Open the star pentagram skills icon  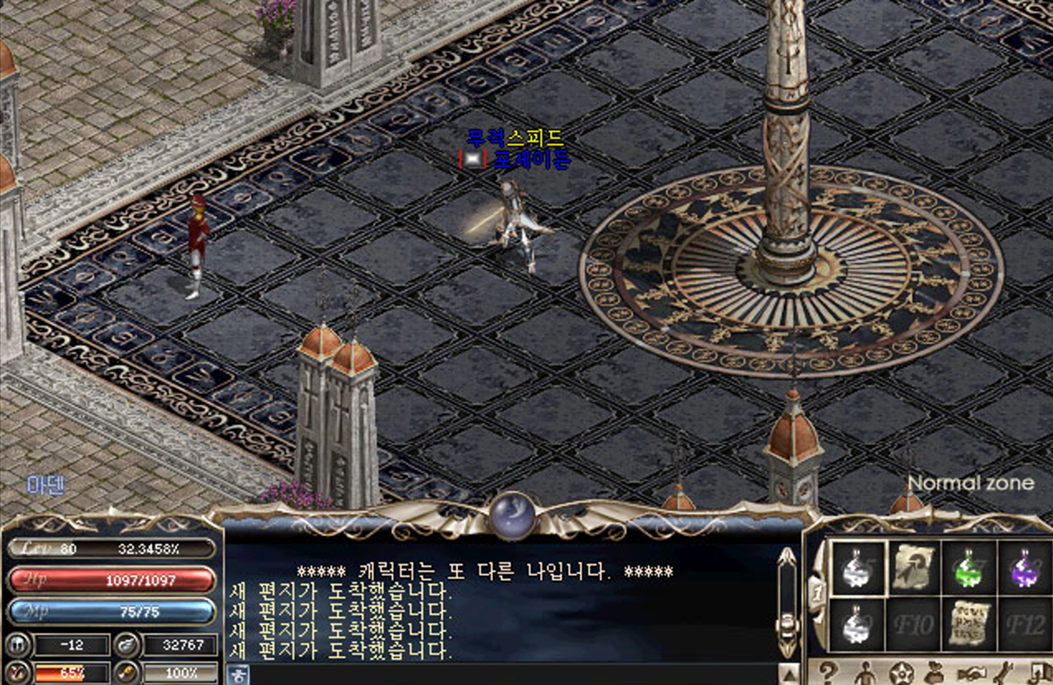(902, 672)
